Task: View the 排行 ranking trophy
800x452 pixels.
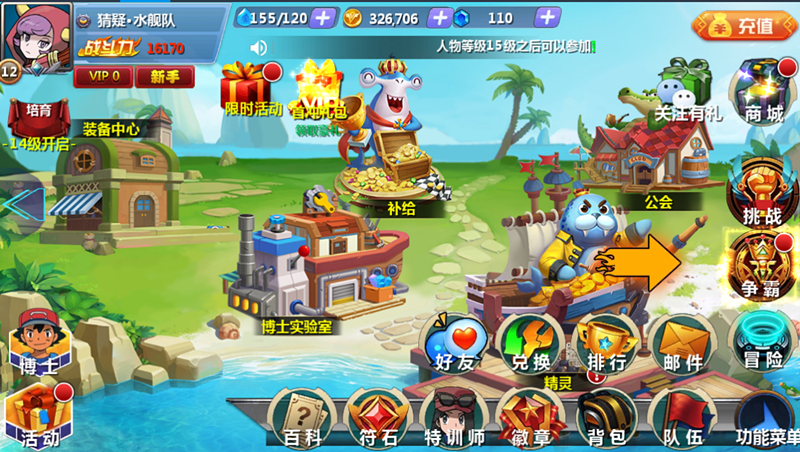Action: click(x=606, y=342)
